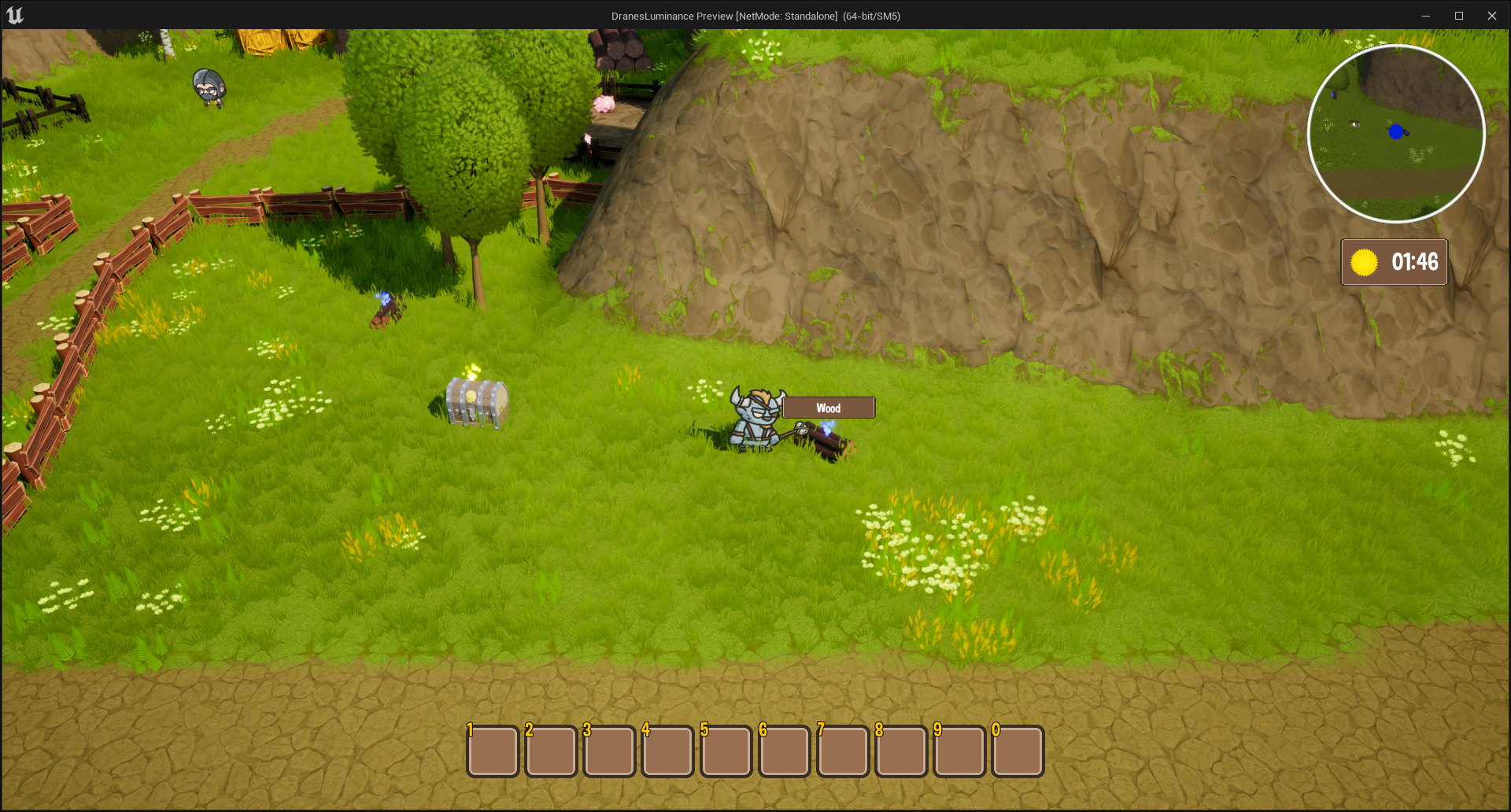
Task: Click the blue player marker on the minimap
Action: coord(1396,132)
